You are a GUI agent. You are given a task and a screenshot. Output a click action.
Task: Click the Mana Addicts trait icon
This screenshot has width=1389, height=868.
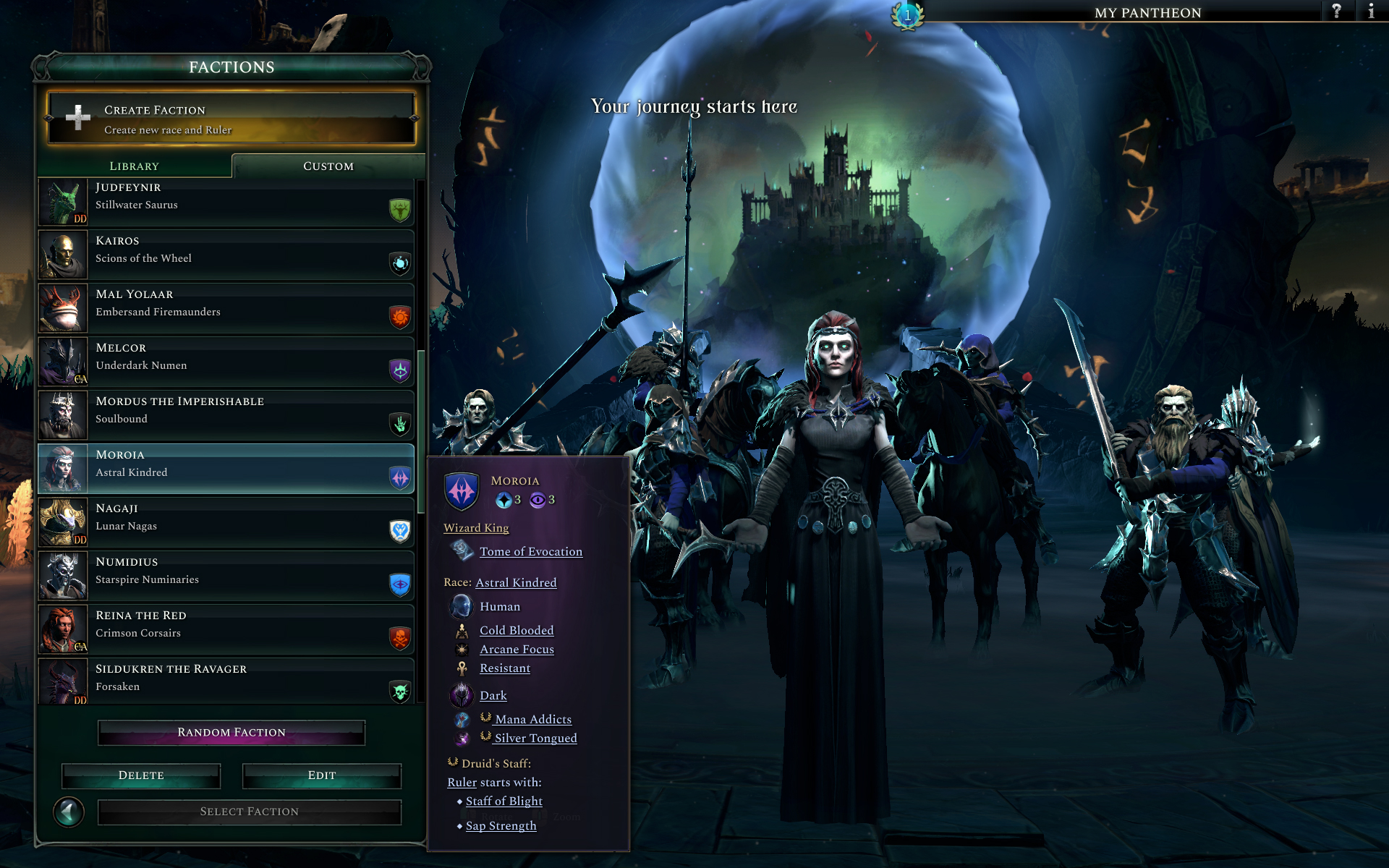coord(463,720)
